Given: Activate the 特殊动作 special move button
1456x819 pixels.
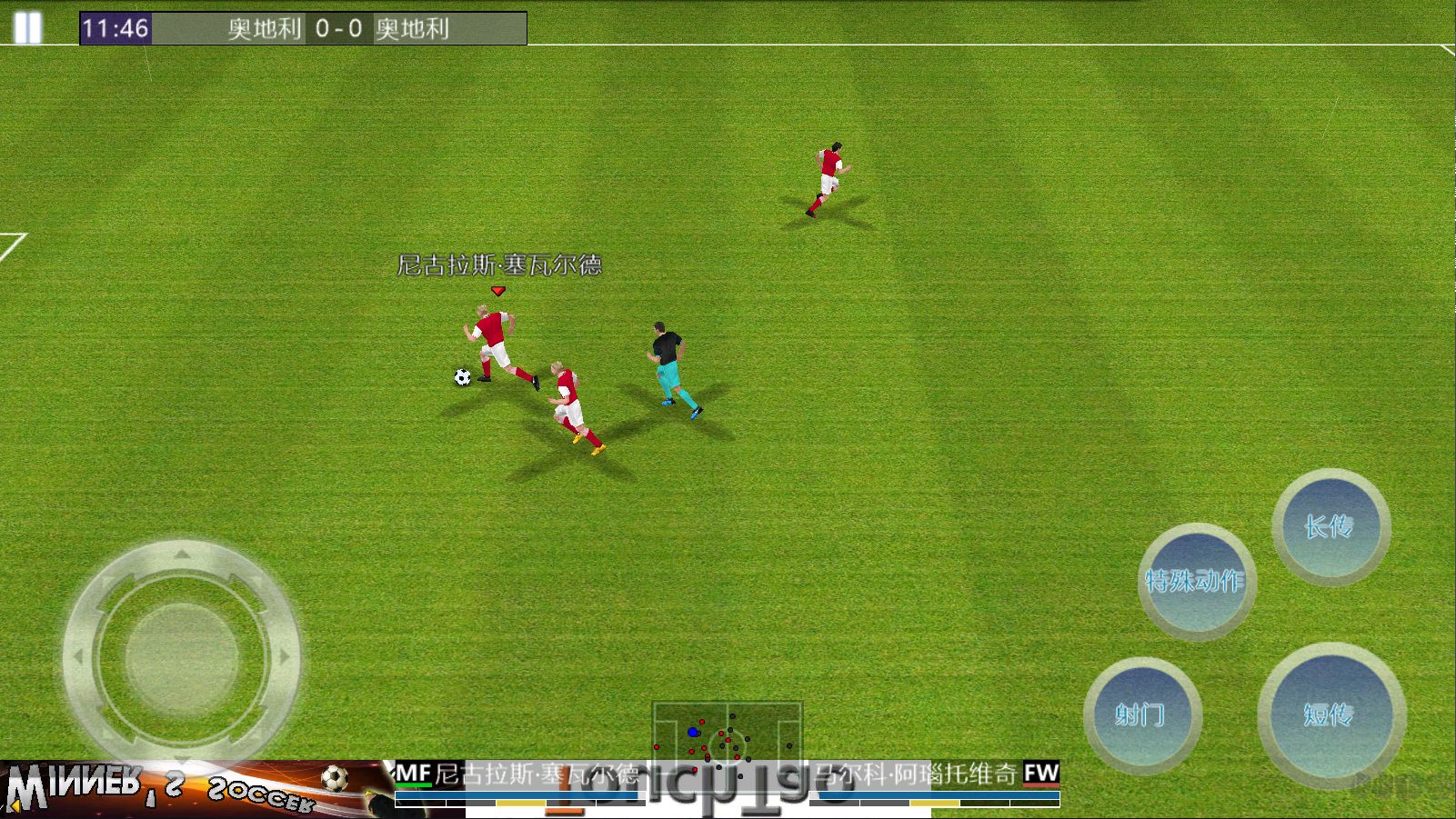Looking at the screenshot, I should 1196,579.
